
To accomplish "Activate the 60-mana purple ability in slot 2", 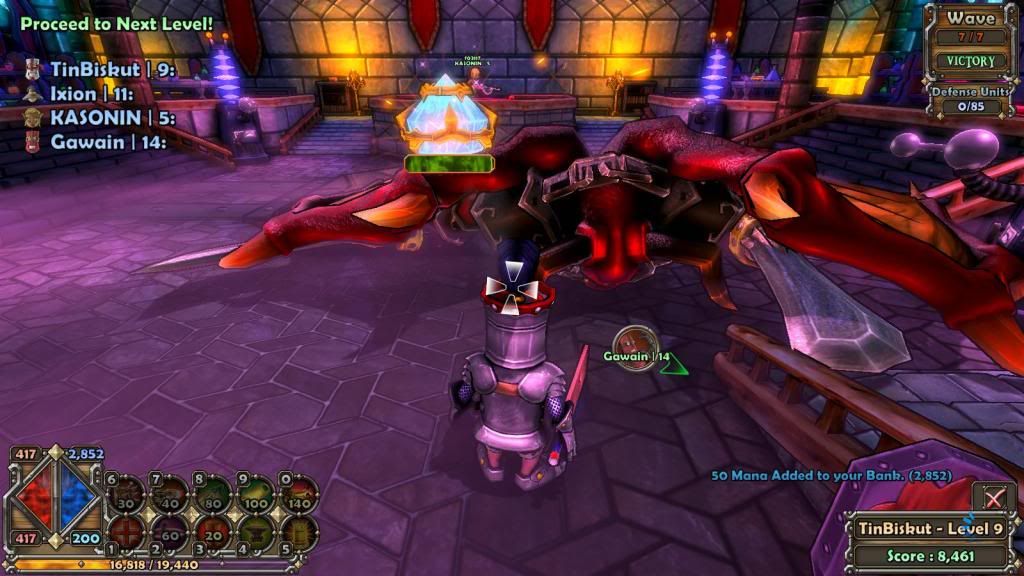I will [x=169, y=531].
